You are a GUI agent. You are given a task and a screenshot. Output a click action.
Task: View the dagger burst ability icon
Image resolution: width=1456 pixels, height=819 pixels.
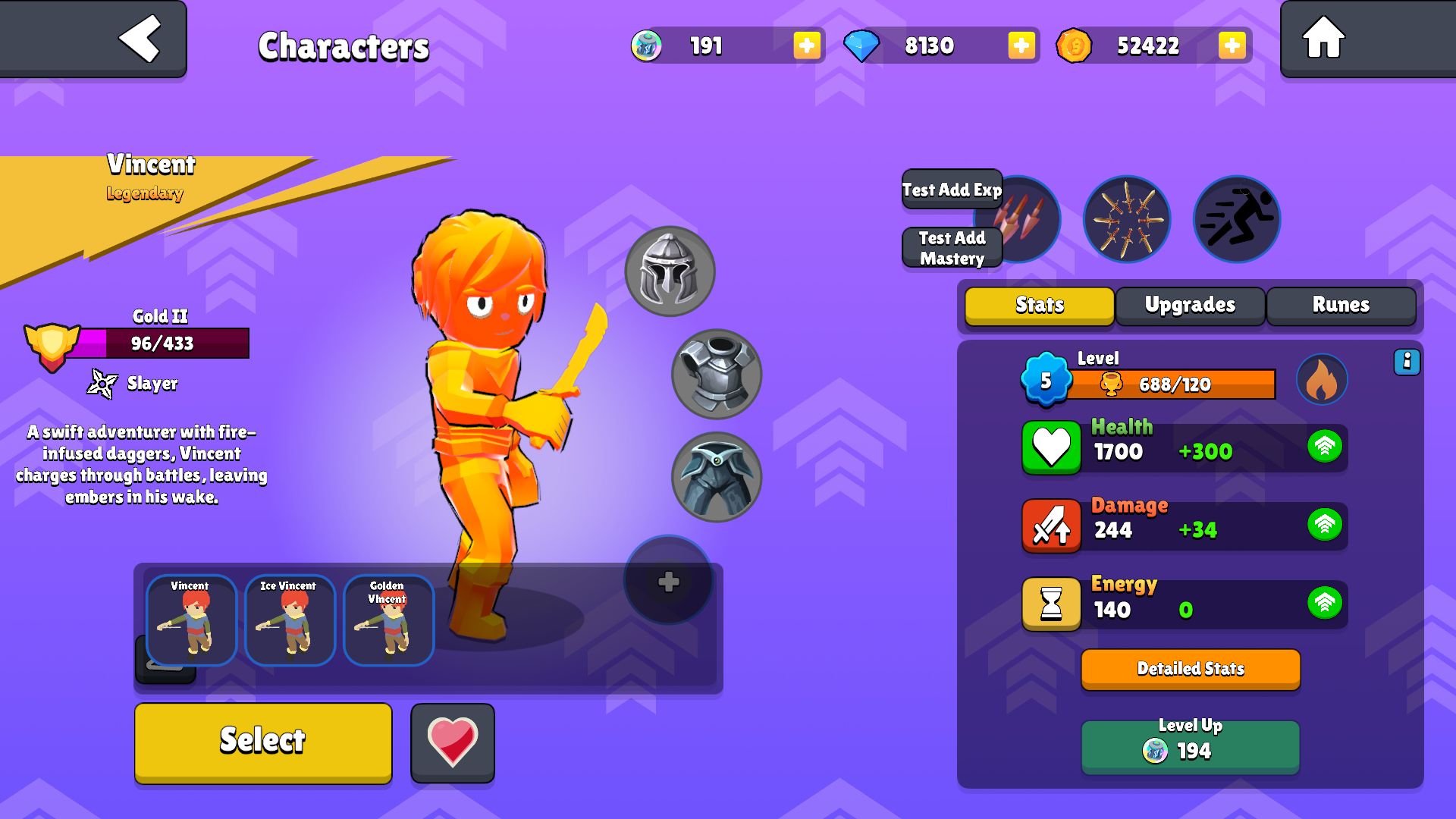(1126, 220)
